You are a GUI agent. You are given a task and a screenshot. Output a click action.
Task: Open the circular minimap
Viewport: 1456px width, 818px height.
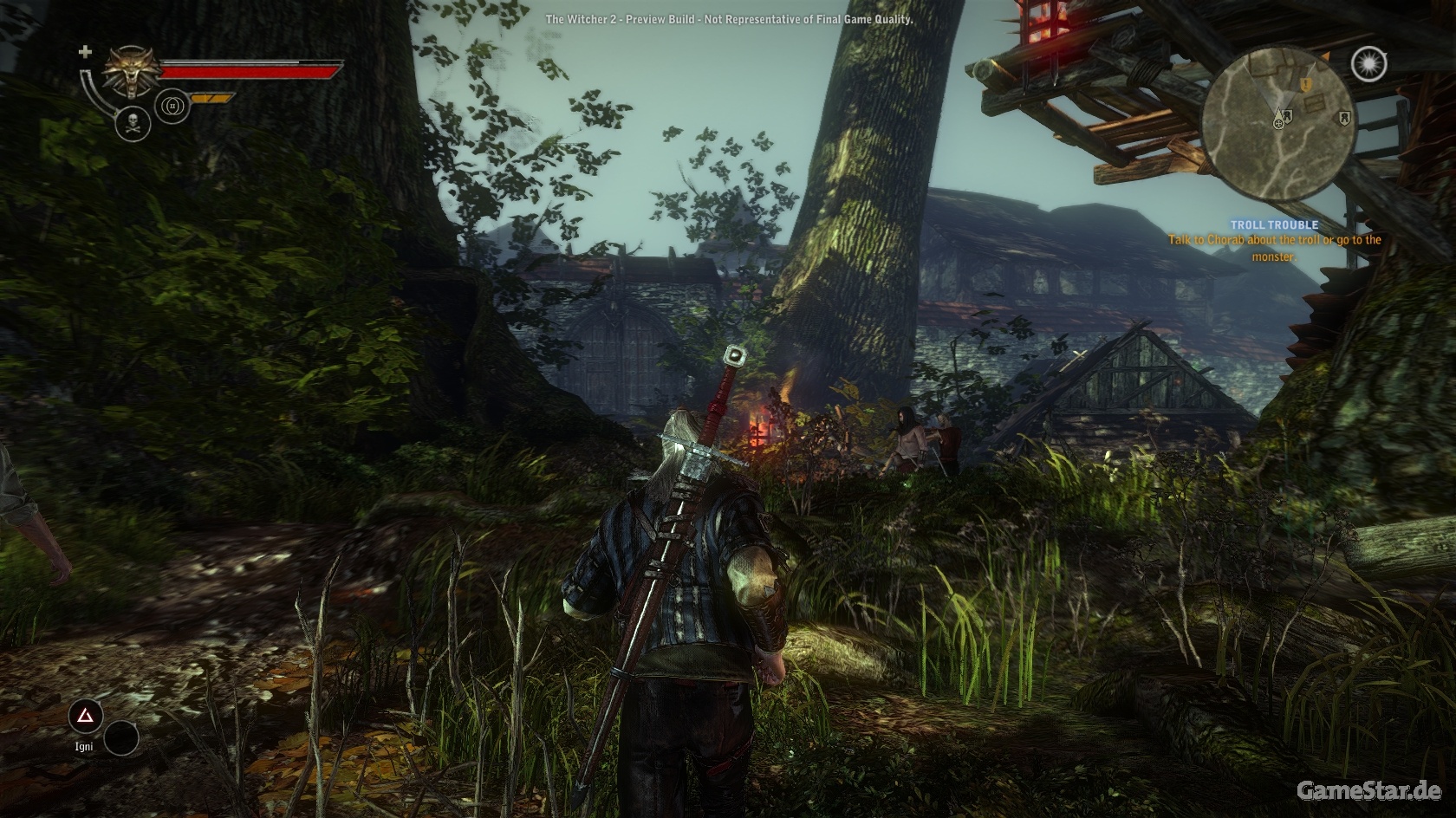click(x=1273, y=120)
